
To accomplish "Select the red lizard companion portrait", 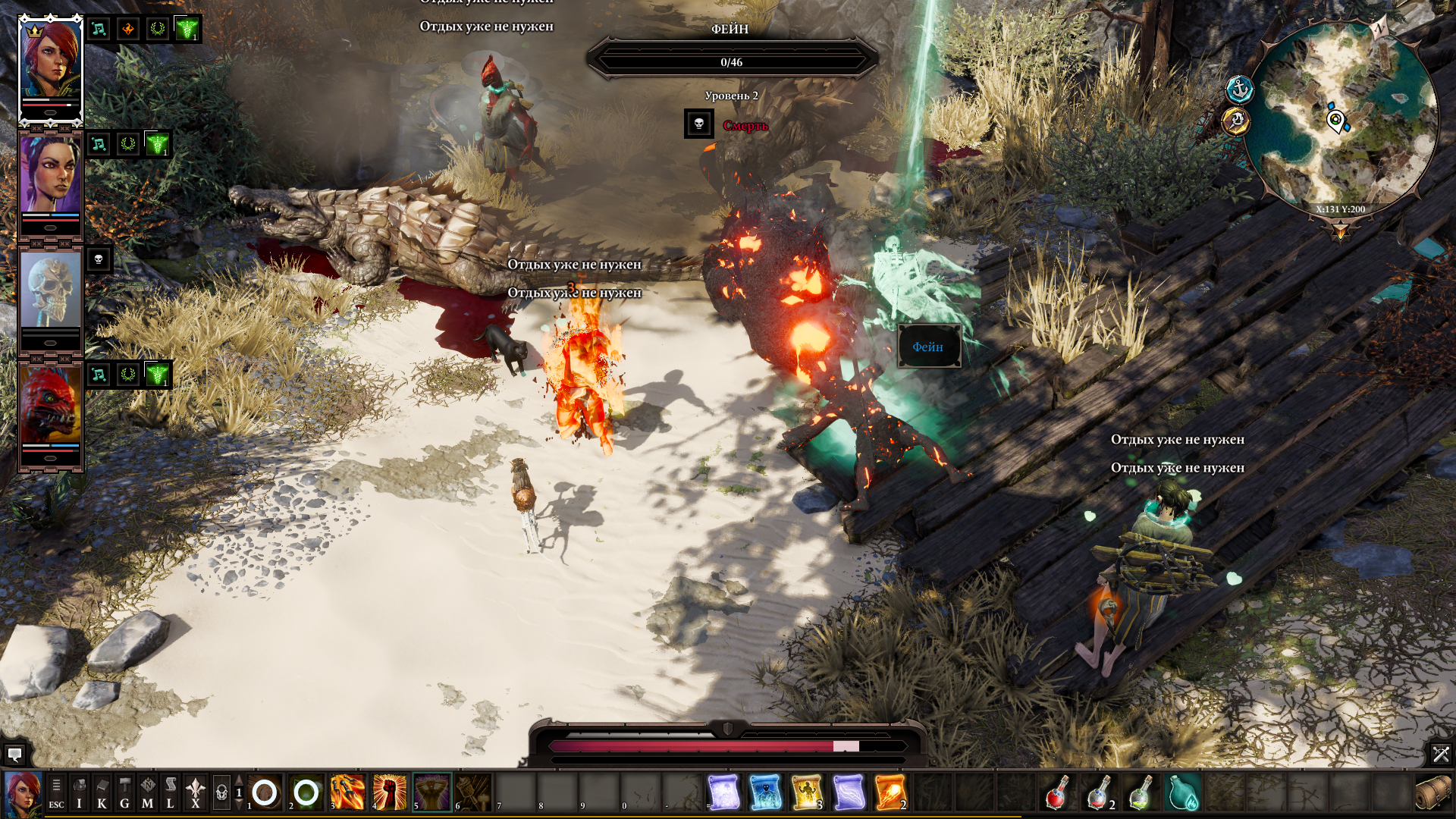I will tap(50, 406).
